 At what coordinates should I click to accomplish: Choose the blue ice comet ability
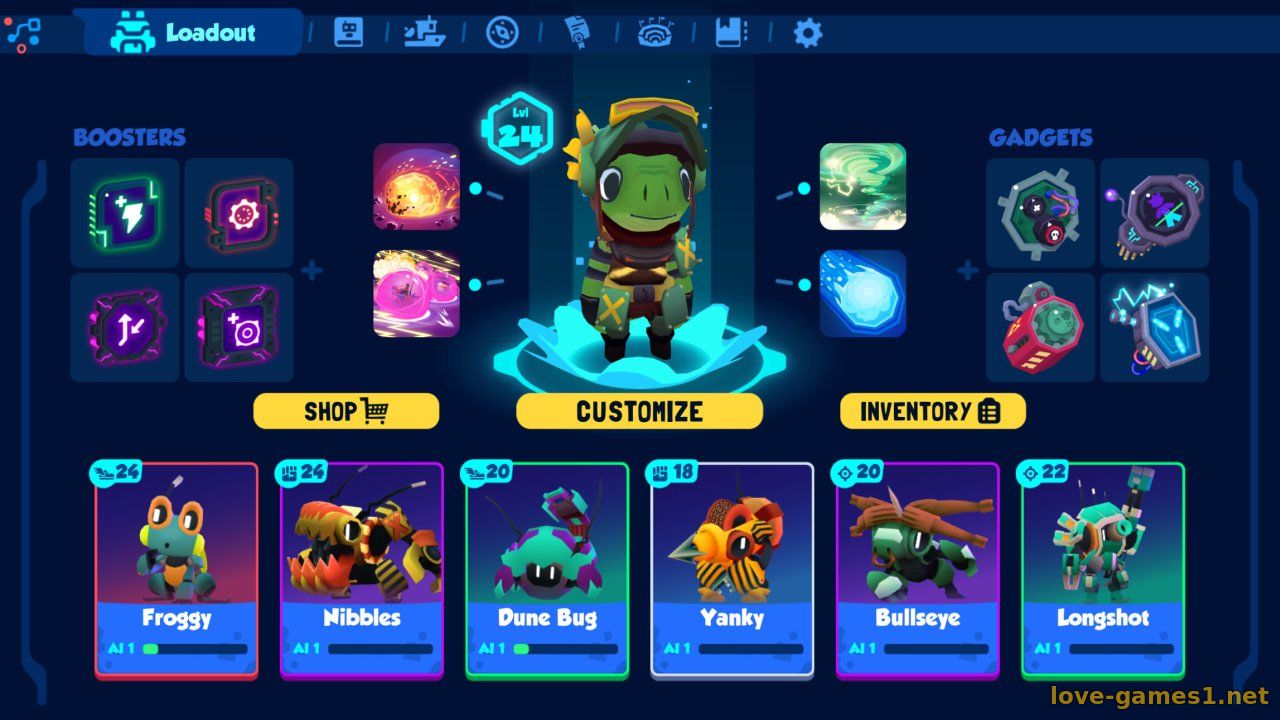pyautogui.click(x=863, y=293)
